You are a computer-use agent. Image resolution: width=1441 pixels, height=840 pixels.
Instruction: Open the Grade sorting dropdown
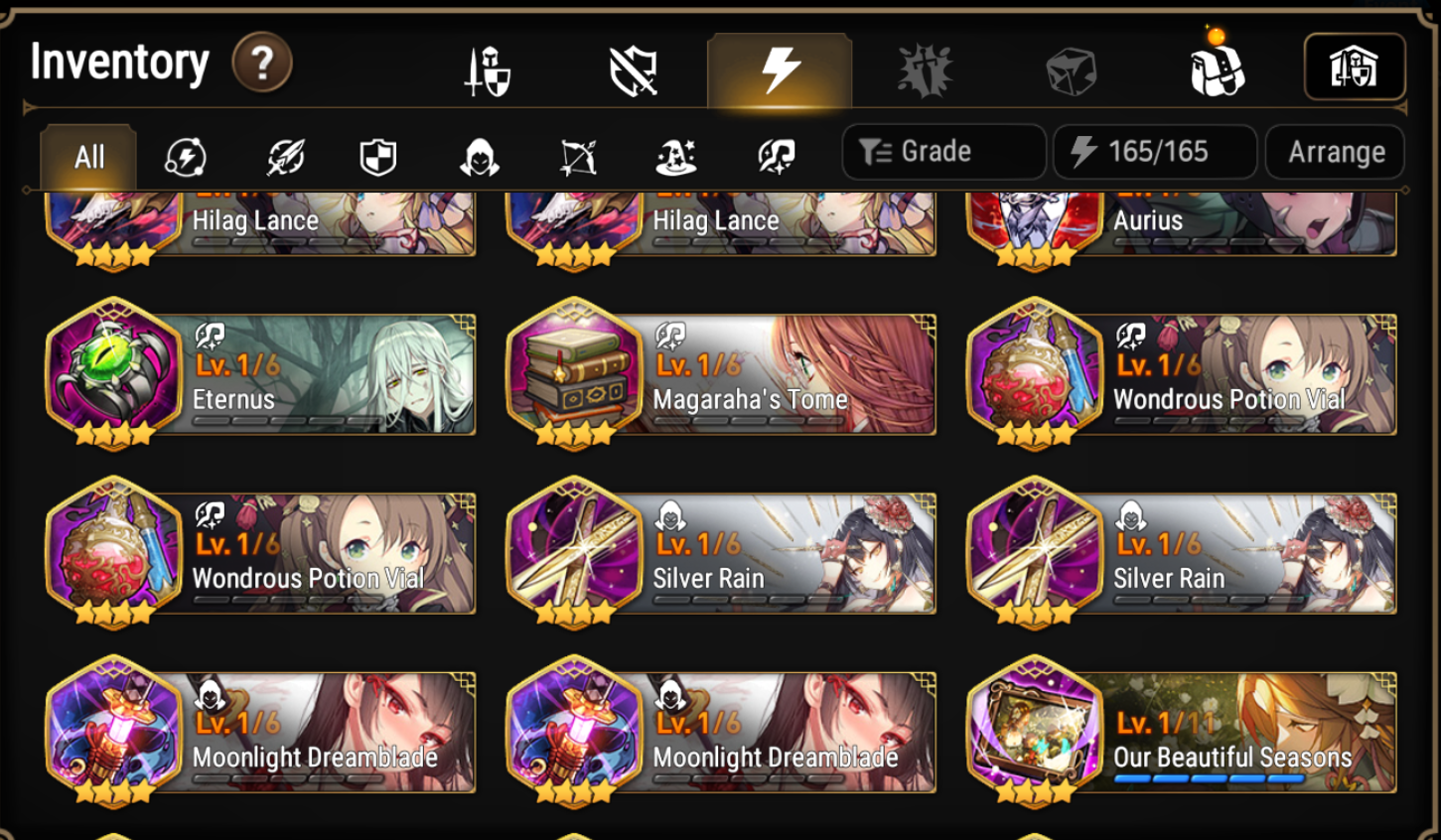[x=942, y=151]
